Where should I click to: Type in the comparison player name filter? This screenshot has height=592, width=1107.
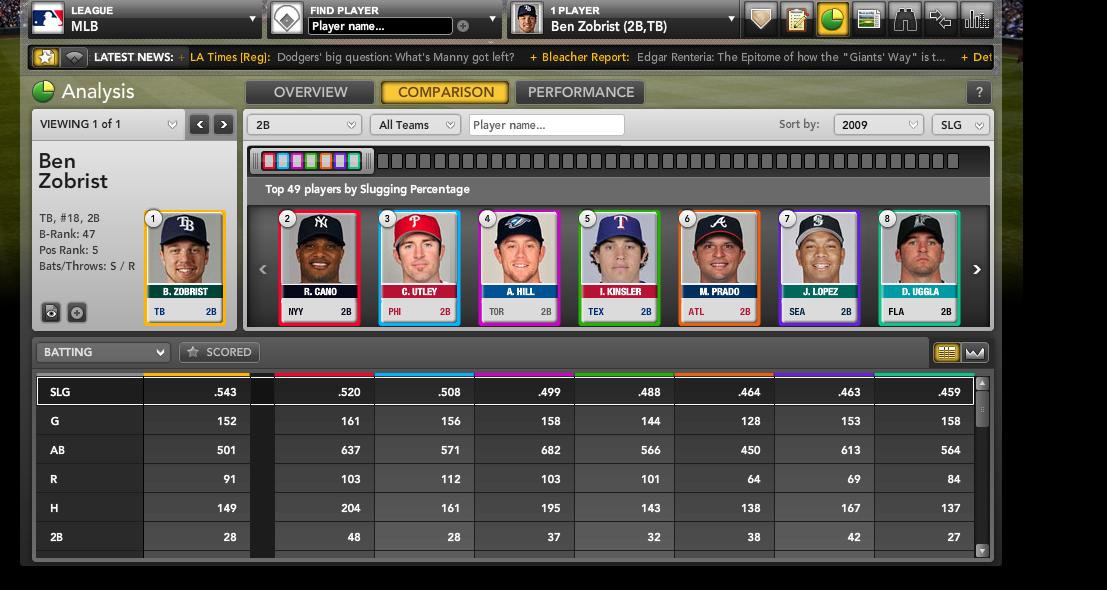pyautogui.click(x=545, y=125)
